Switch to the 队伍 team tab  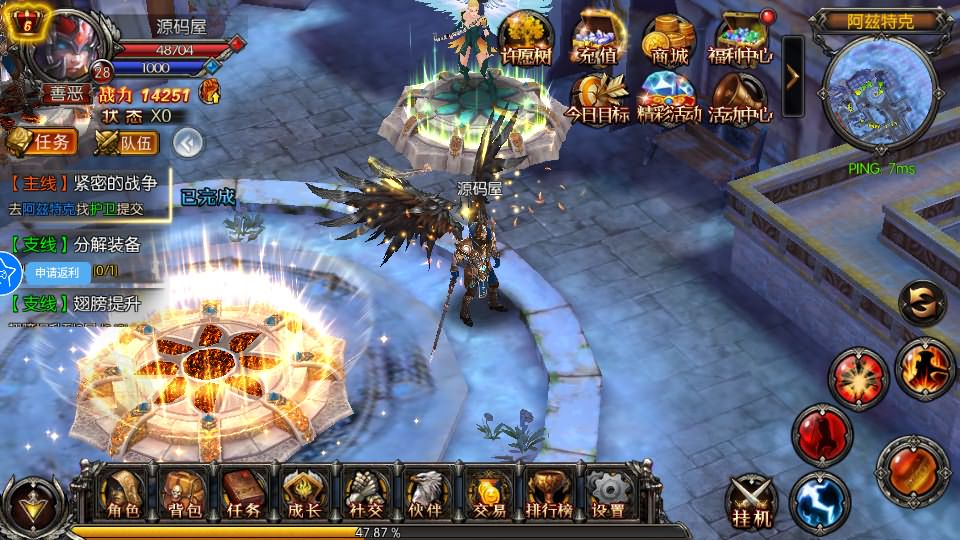pyautogui.click(x=126, y=143)
